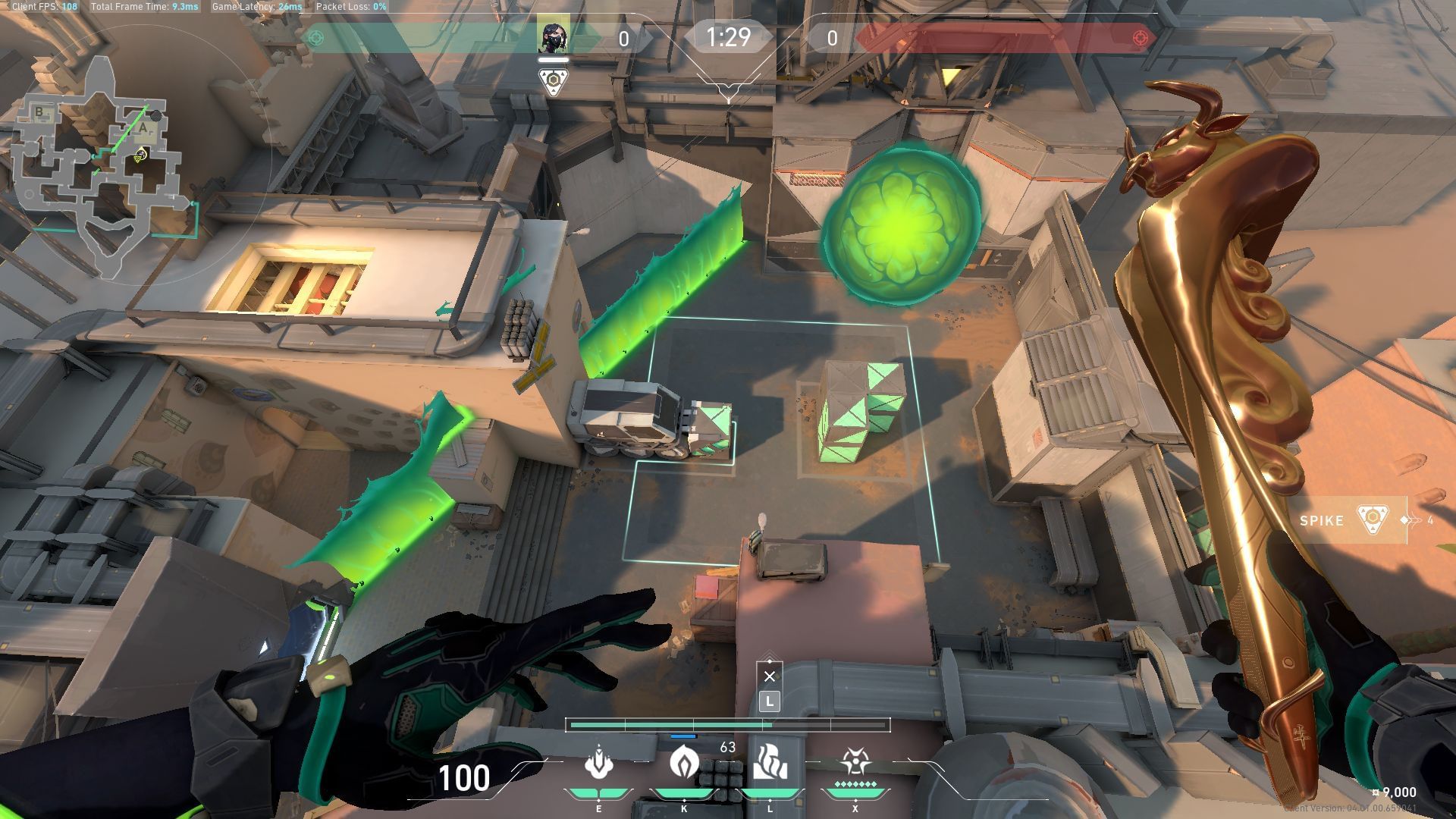Select the Toxic Screen ability icon
The width and height of the screenshot is (1456, 819).
point(770,761)
